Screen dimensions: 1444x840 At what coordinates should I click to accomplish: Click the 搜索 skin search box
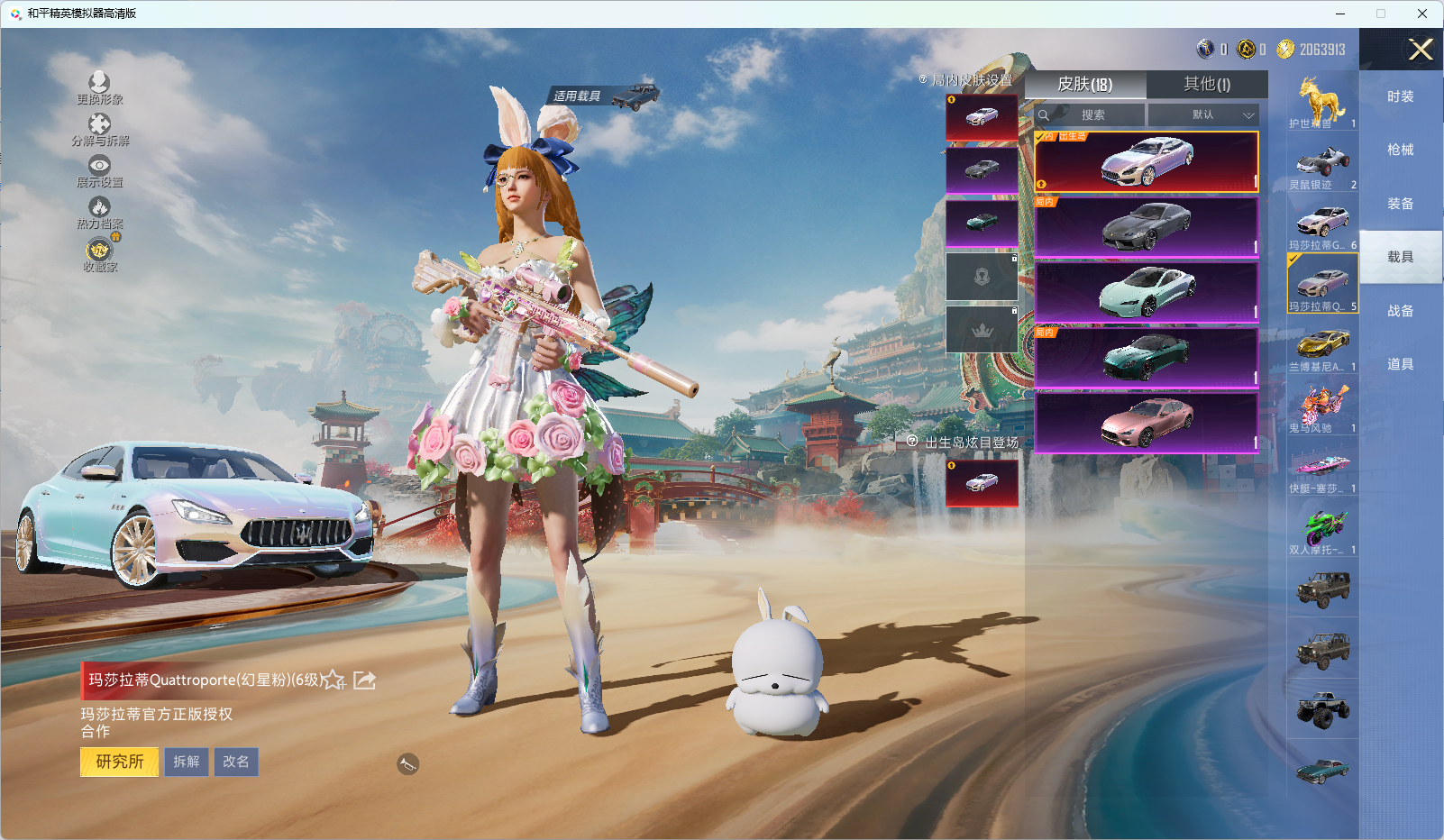pos(1092,115)
